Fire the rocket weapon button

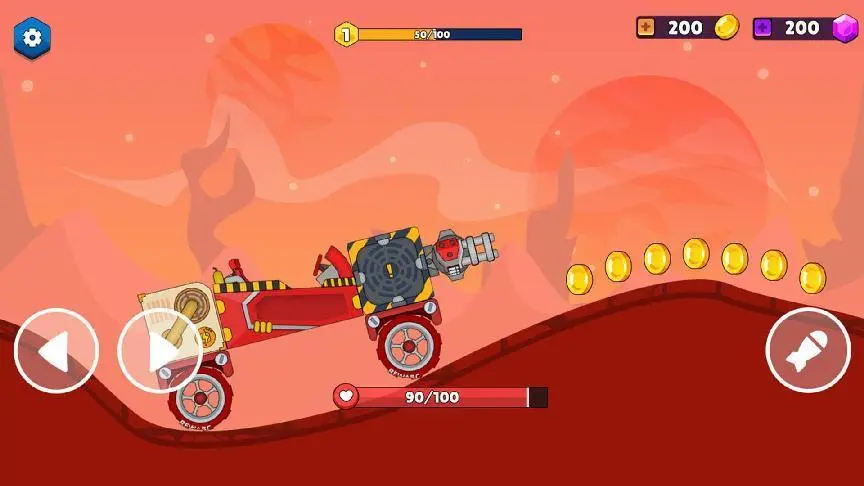pos(808,351)
